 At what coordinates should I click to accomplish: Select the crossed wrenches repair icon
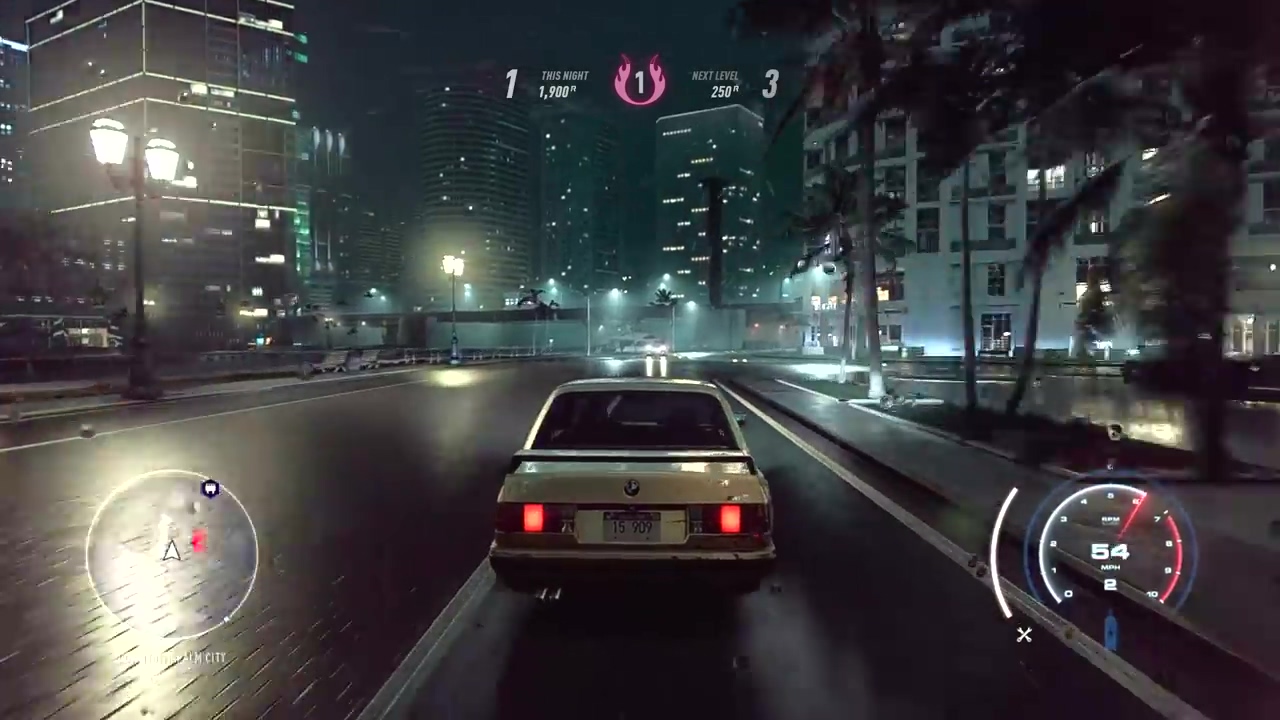click(1024, 634)
